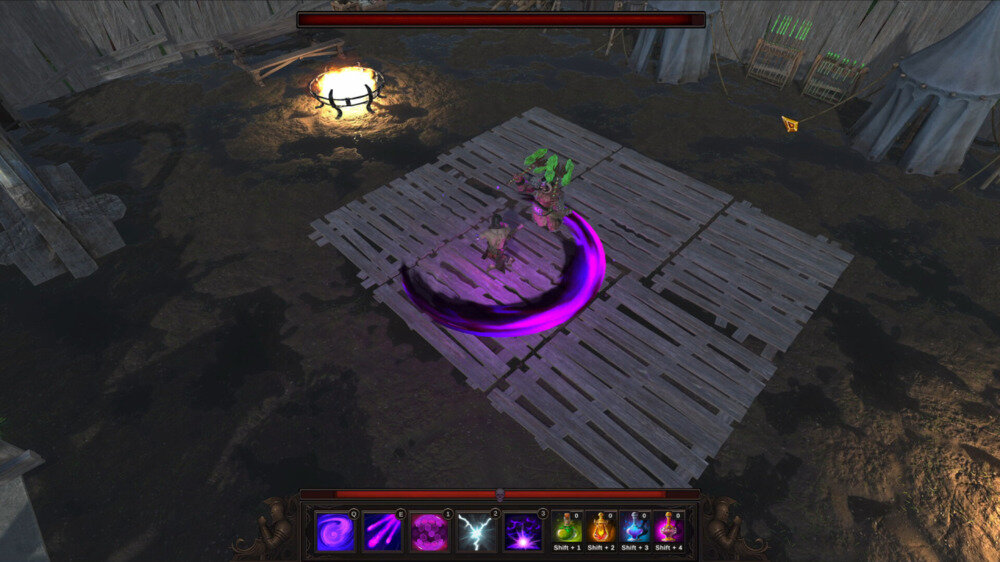This screenshot has height=562, width=1000.
Task: Select the green potion slot
Action: tap(566, 527)
